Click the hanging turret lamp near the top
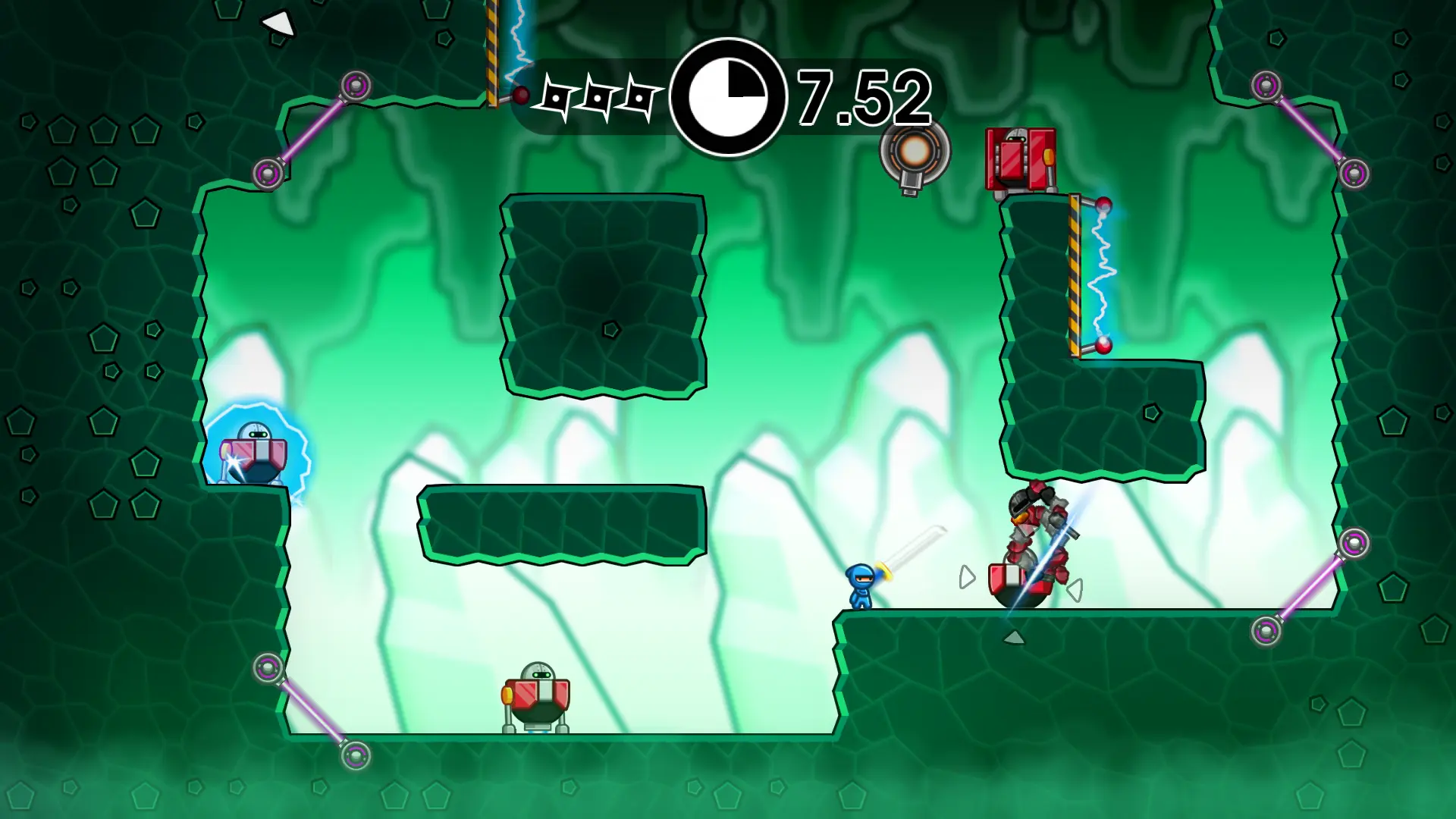 pyautogui.click(x=912, y=152)
